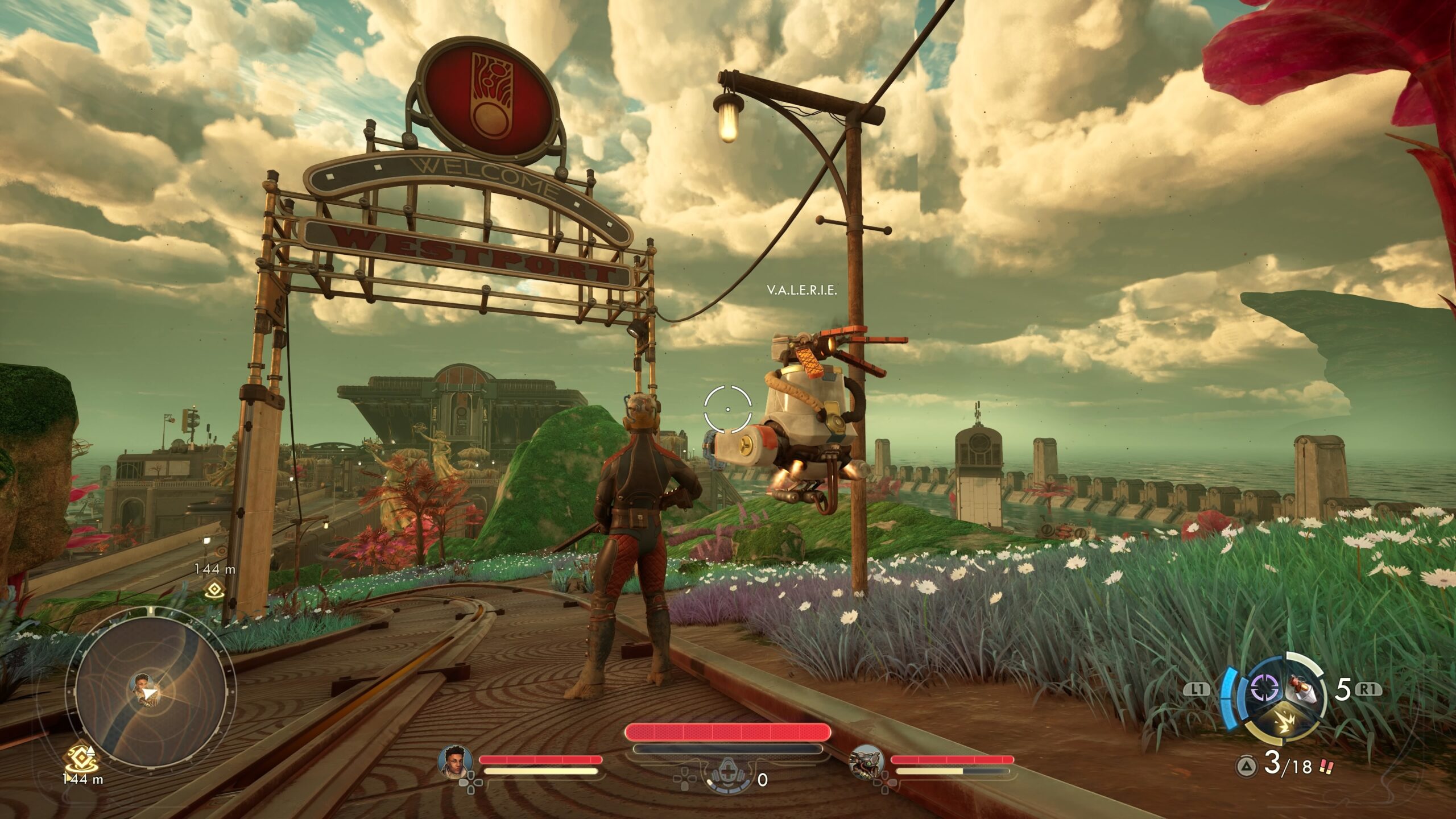
Task: Open the circular minimap
Action: pos(149,692)
